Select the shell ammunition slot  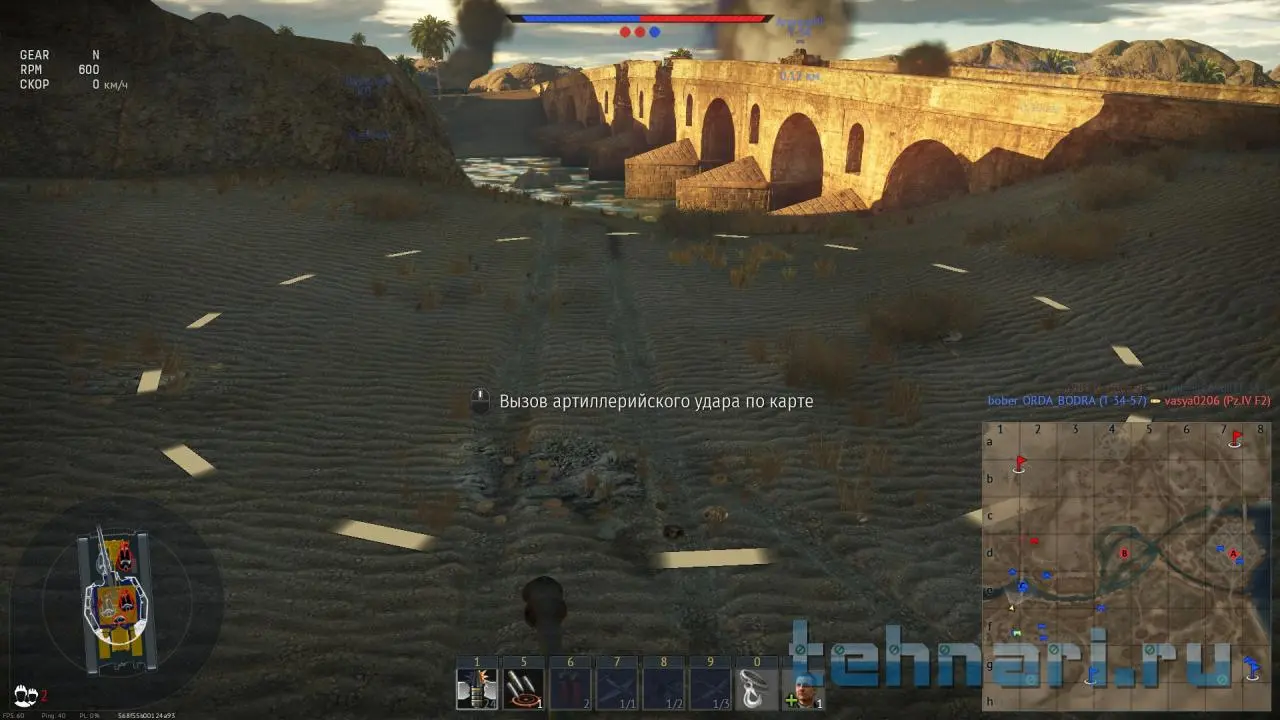[x=477, y=688]
